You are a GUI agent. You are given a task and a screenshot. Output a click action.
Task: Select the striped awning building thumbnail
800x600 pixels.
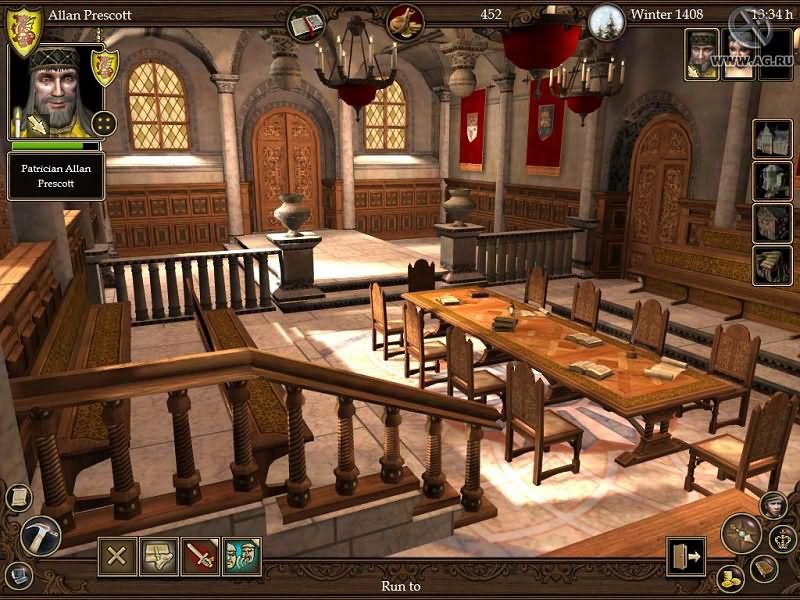(x=771, y=265)
